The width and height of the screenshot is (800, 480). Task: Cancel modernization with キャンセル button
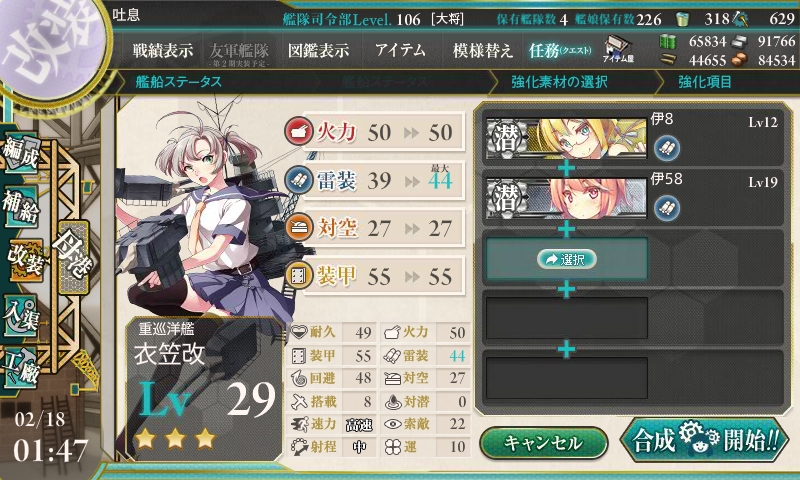543,443
